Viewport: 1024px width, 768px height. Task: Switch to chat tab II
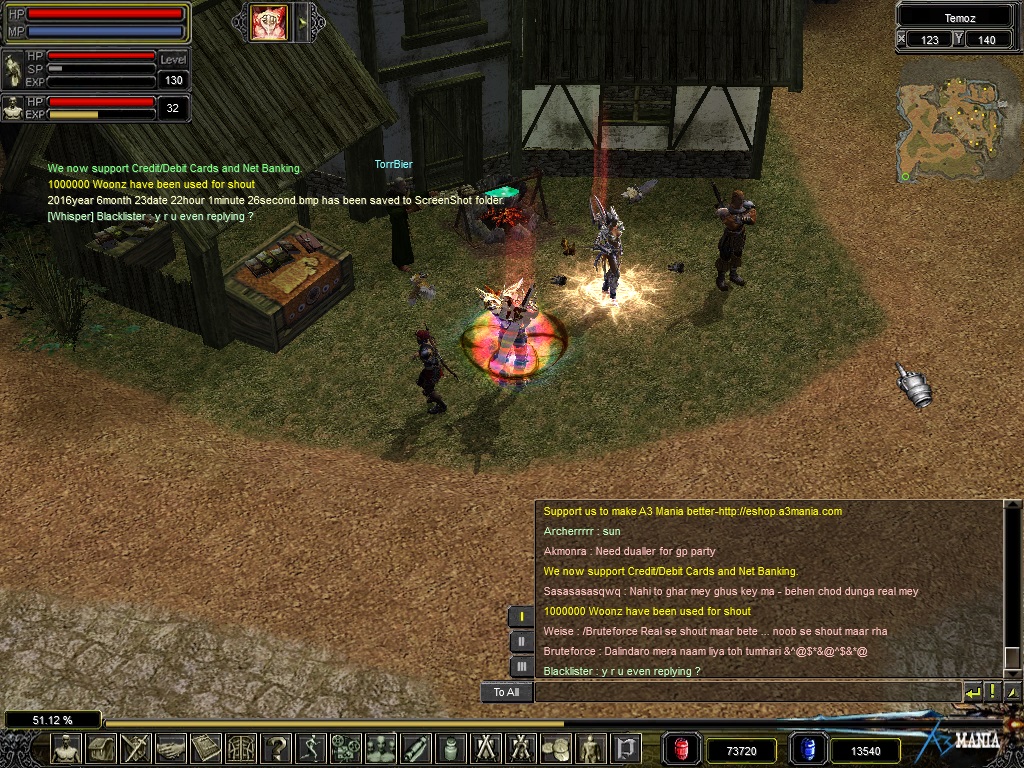coord(521,641)
